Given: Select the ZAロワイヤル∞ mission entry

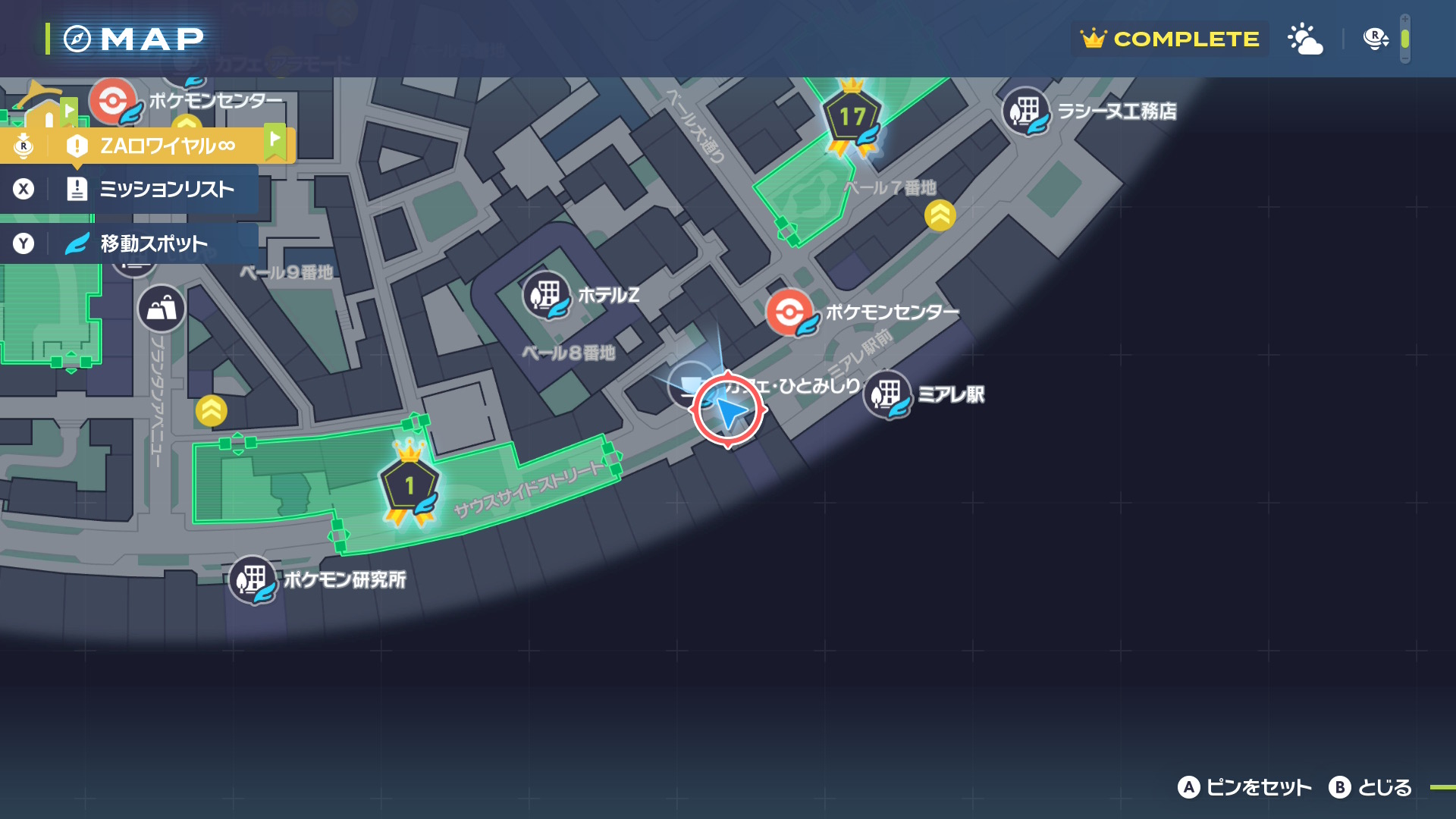Looking at the screenshot, I should [x=167, y=145].
